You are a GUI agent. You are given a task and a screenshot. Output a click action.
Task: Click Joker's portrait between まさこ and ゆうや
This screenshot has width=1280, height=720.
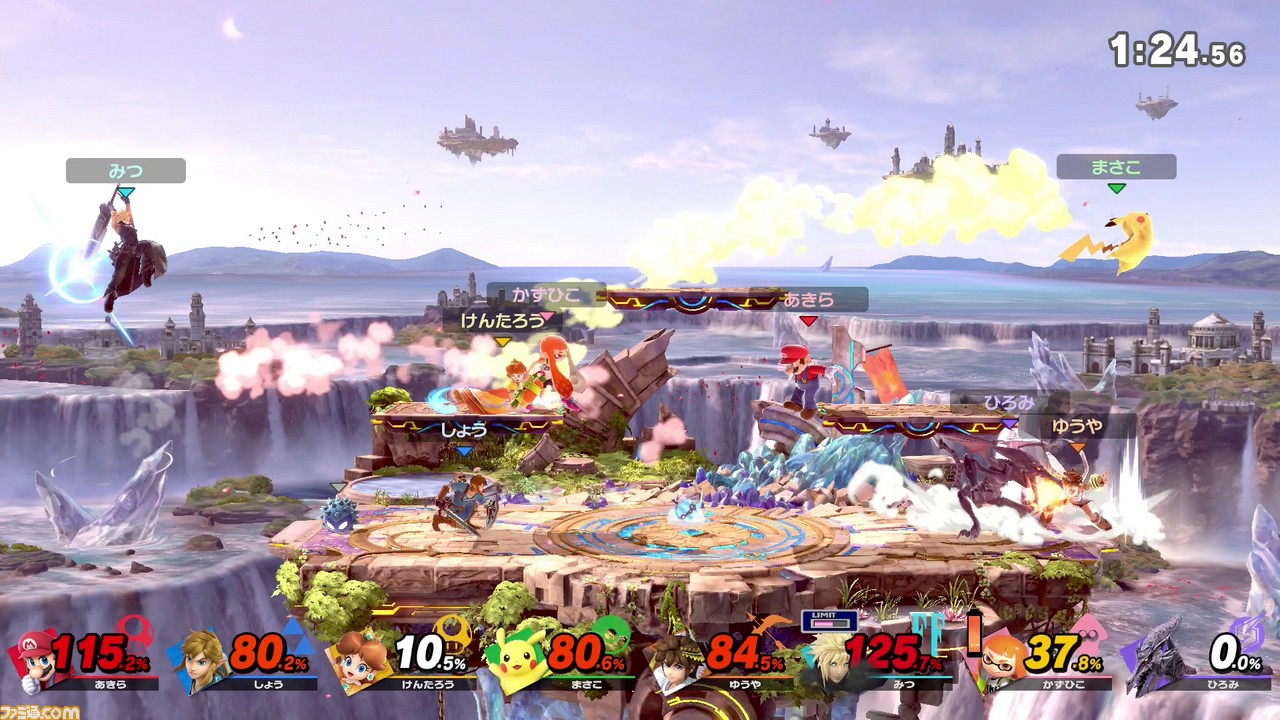[675, 660]
